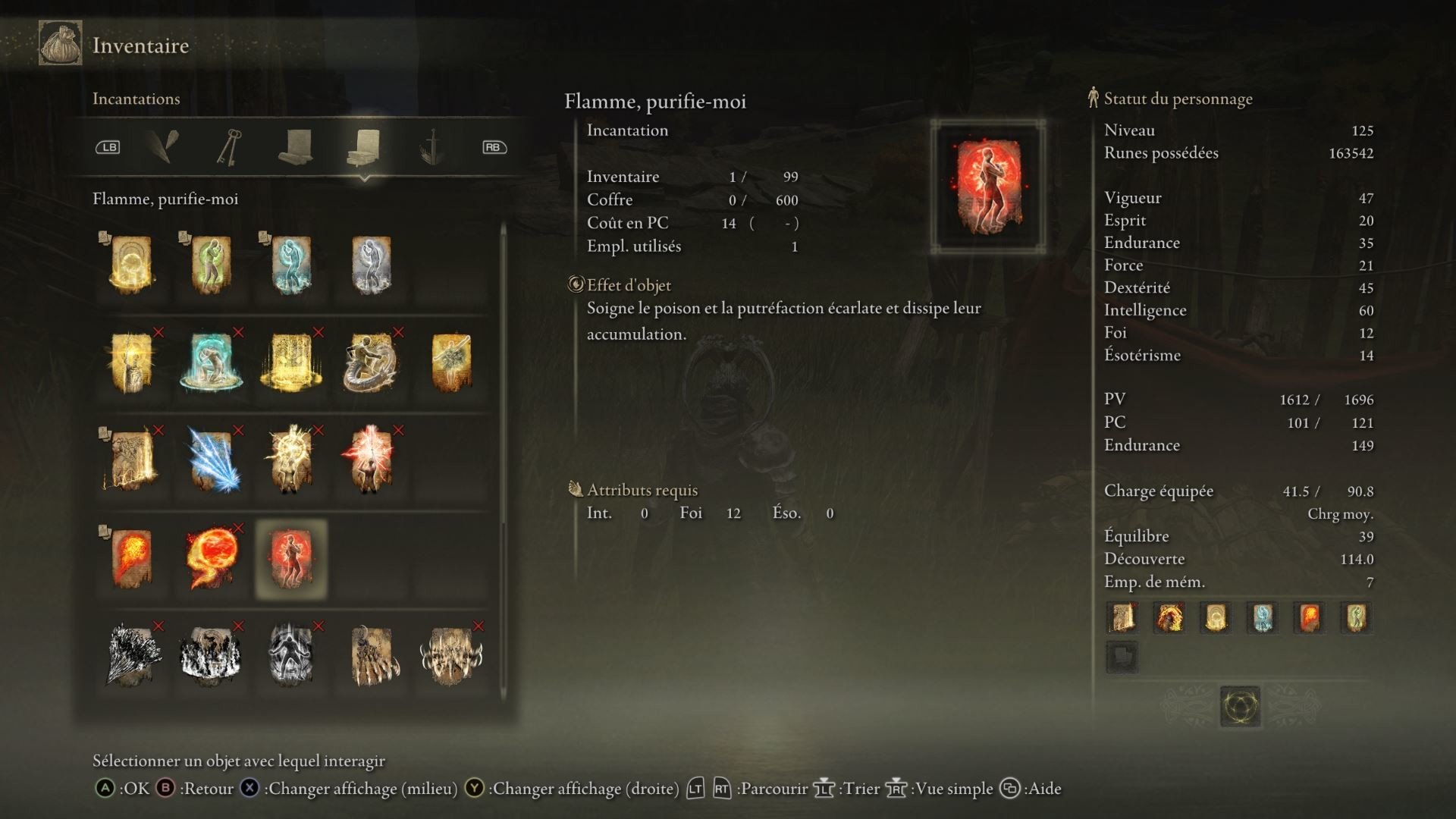Select the pale gray standing figure incantation
Image resolution: width=1456 pixels, height=819 pixels.
click(x=371, y=265)
